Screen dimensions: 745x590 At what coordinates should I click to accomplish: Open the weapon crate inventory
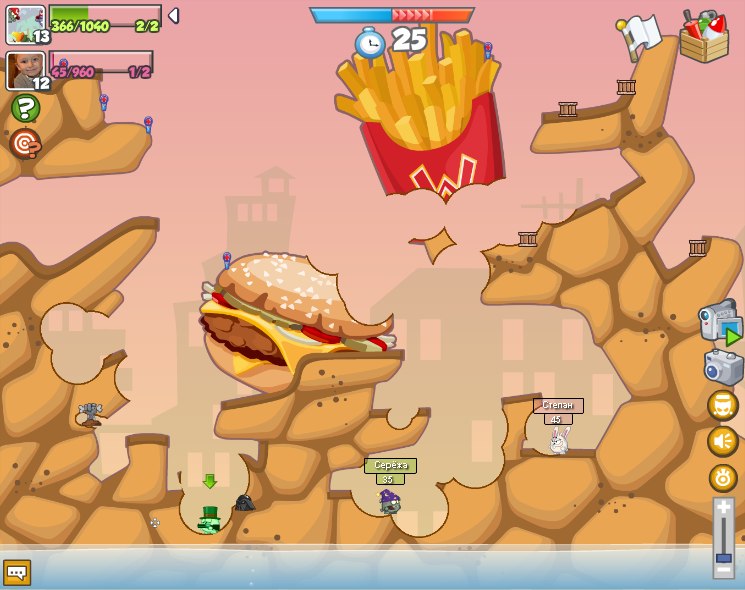point(704,37)
